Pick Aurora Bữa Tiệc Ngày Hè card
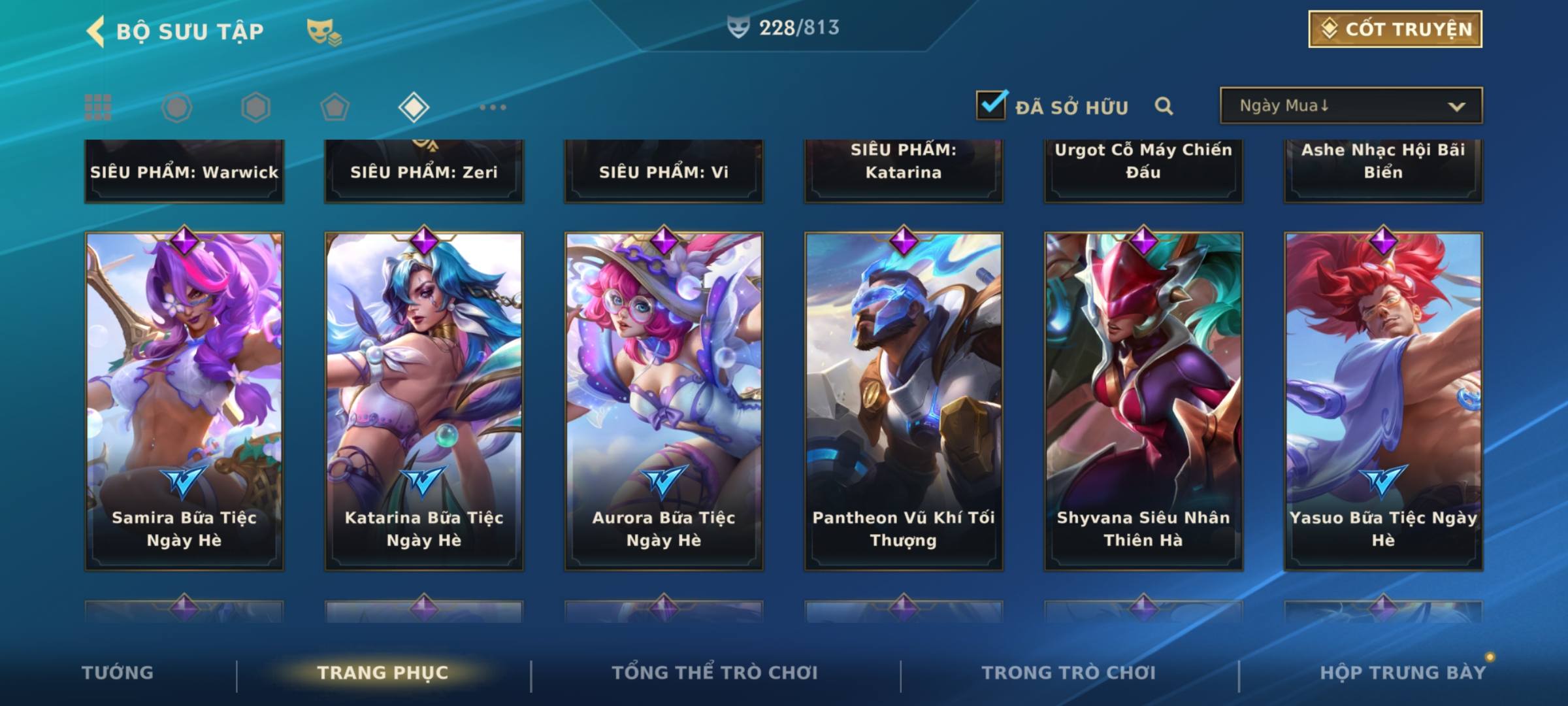The height and width of the screenshot is (706, 1568). point(664,401)
